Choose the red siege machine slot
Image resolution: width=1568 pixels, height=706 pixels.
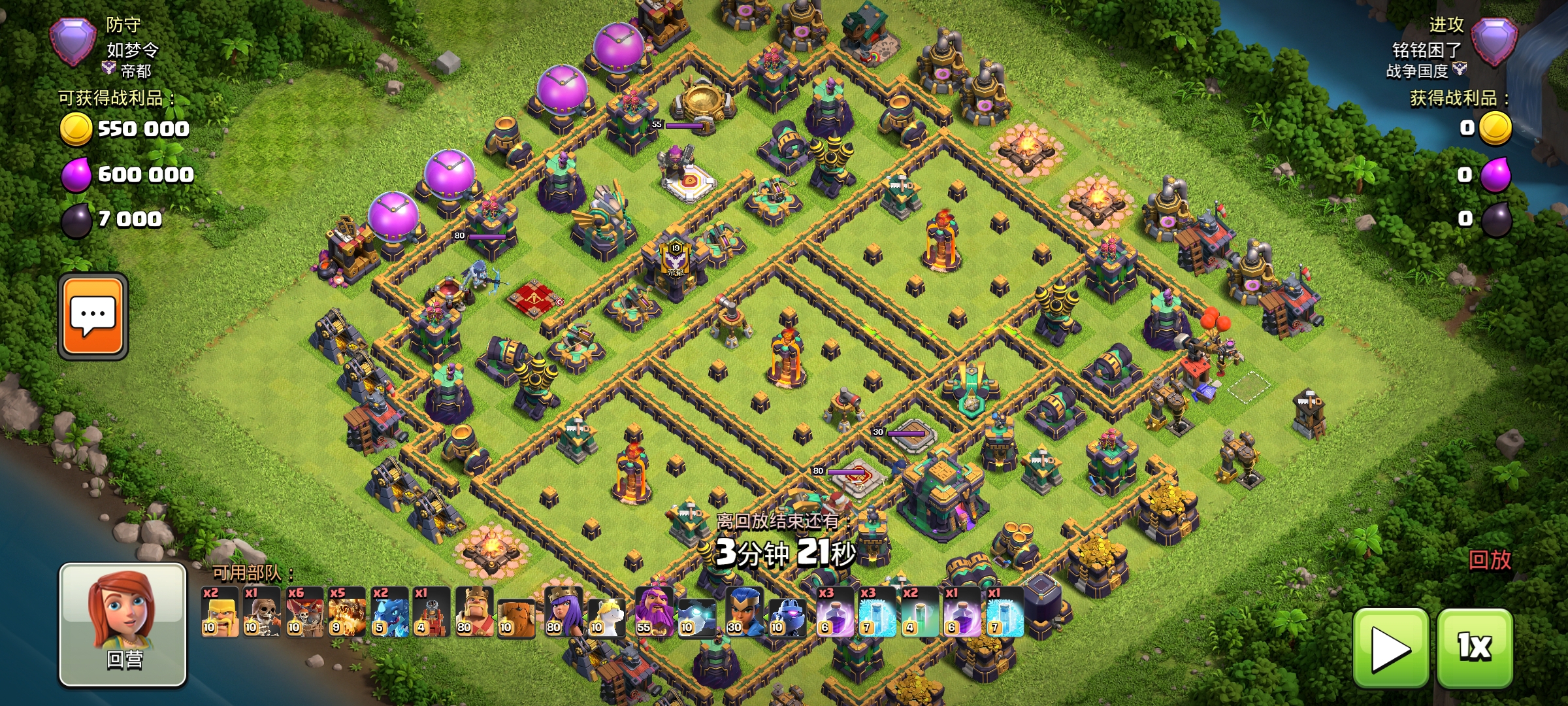click(431, 612)
